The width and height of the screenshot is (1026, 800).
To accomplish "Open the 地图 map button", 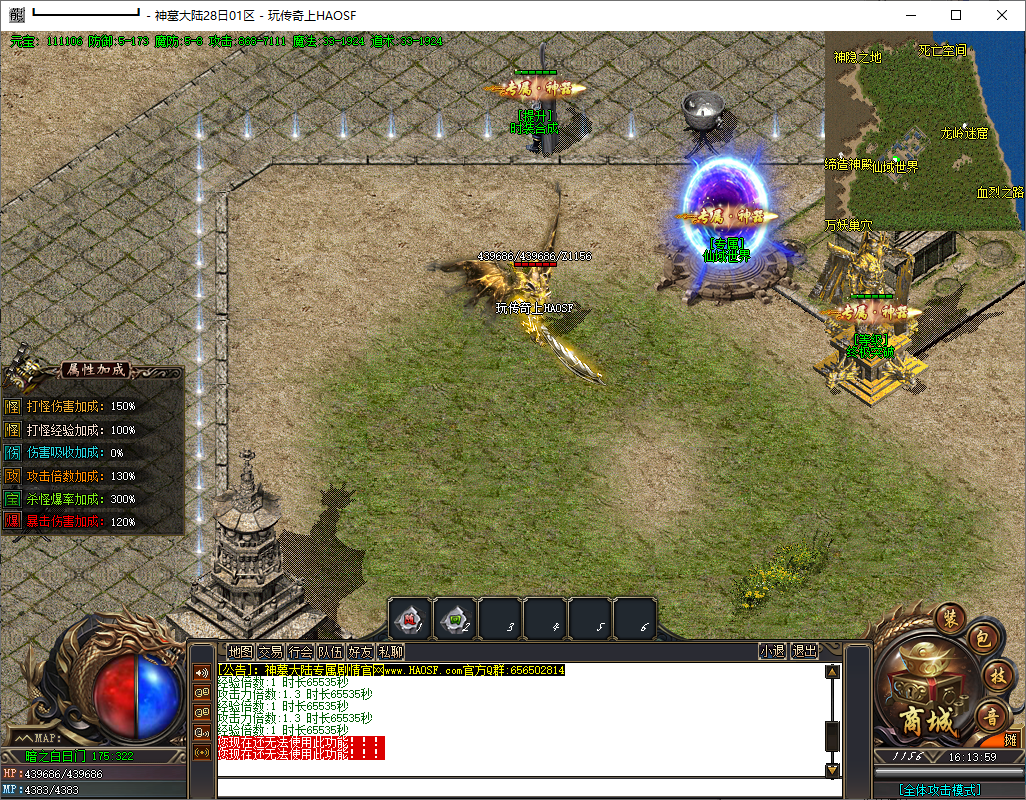I will 240,651.
